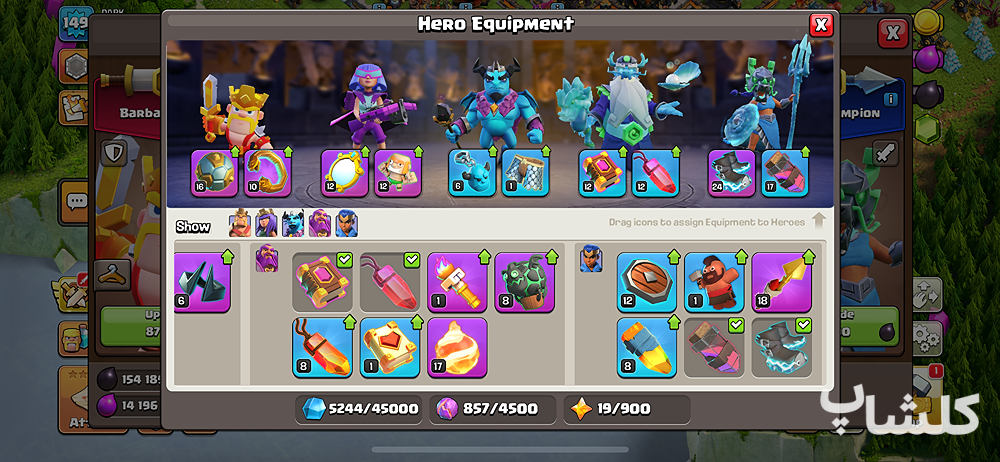This screenshot has width=1000, height=462.
Task: Close the Hero Equipment window
Action: click(821, 25)
